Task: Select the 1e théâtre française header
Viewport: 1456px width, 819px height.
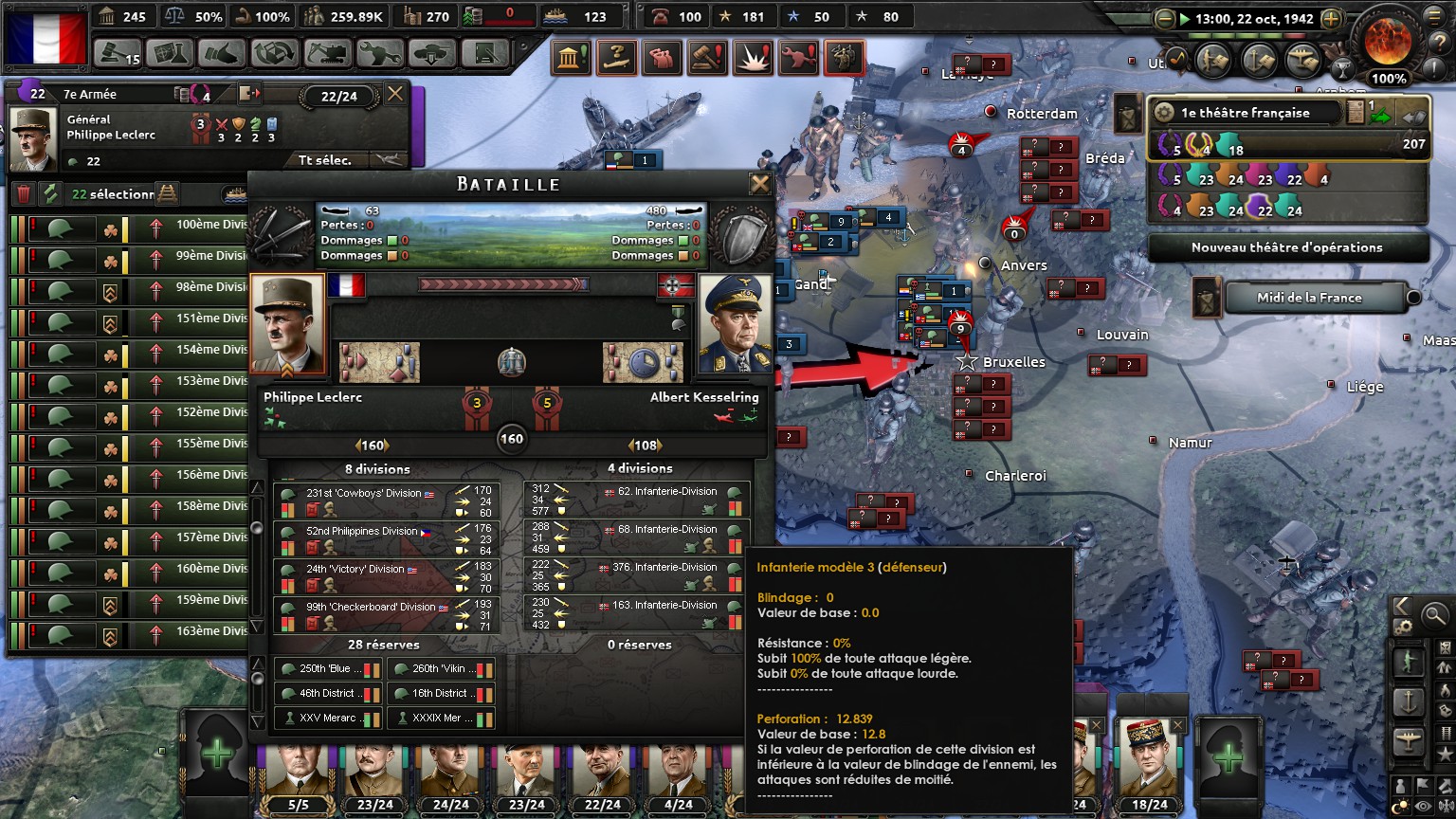Action: (x=1245, y=113)
